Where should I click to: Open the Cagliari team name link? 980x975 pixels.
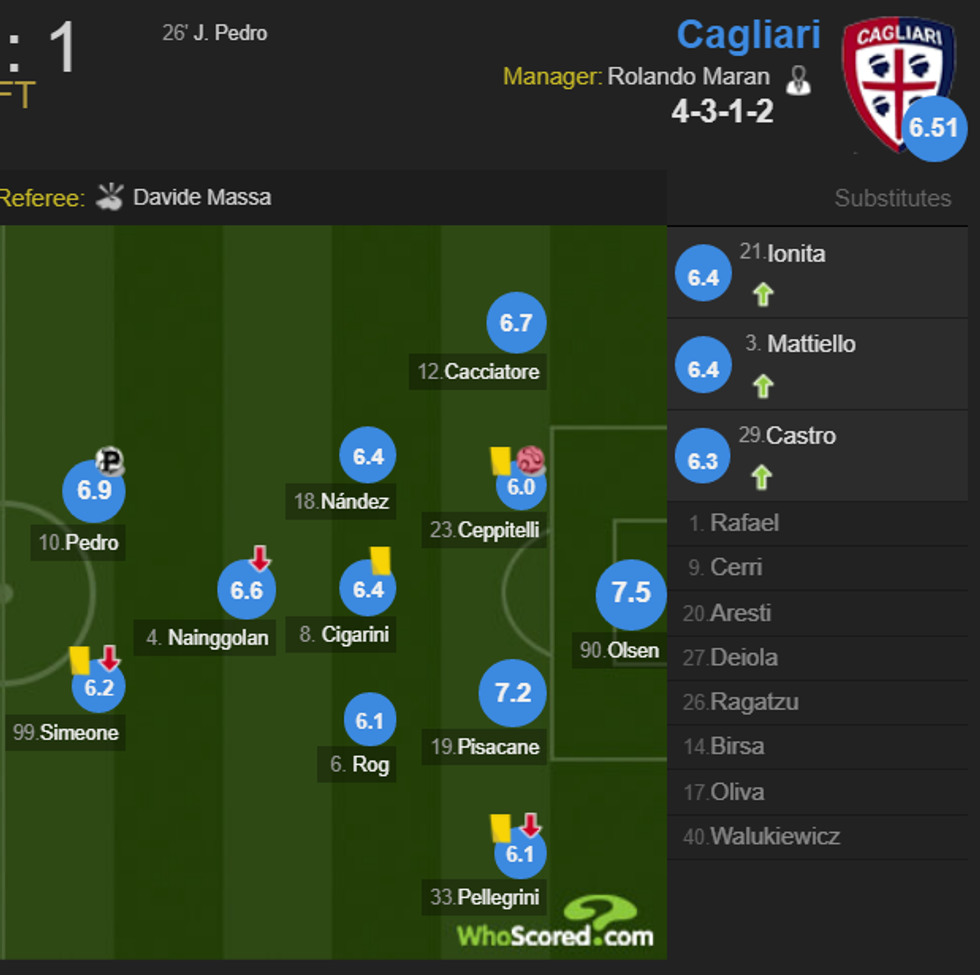click(748, 34)
